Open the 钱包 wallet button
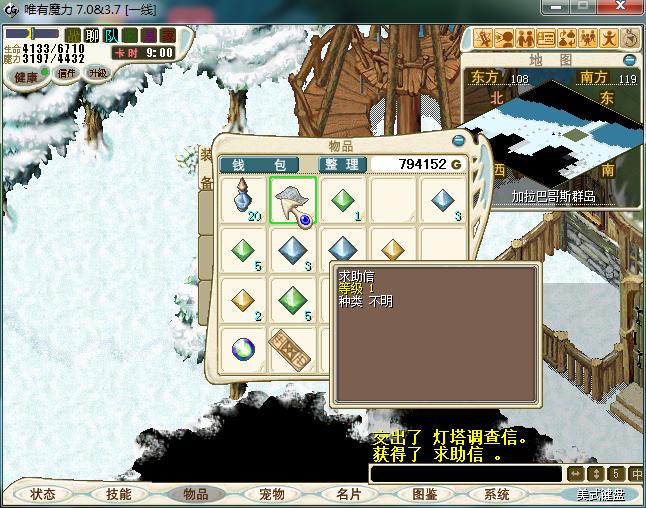Image resolution: width=646 pixels, height=508 pixels. [259, 165]
